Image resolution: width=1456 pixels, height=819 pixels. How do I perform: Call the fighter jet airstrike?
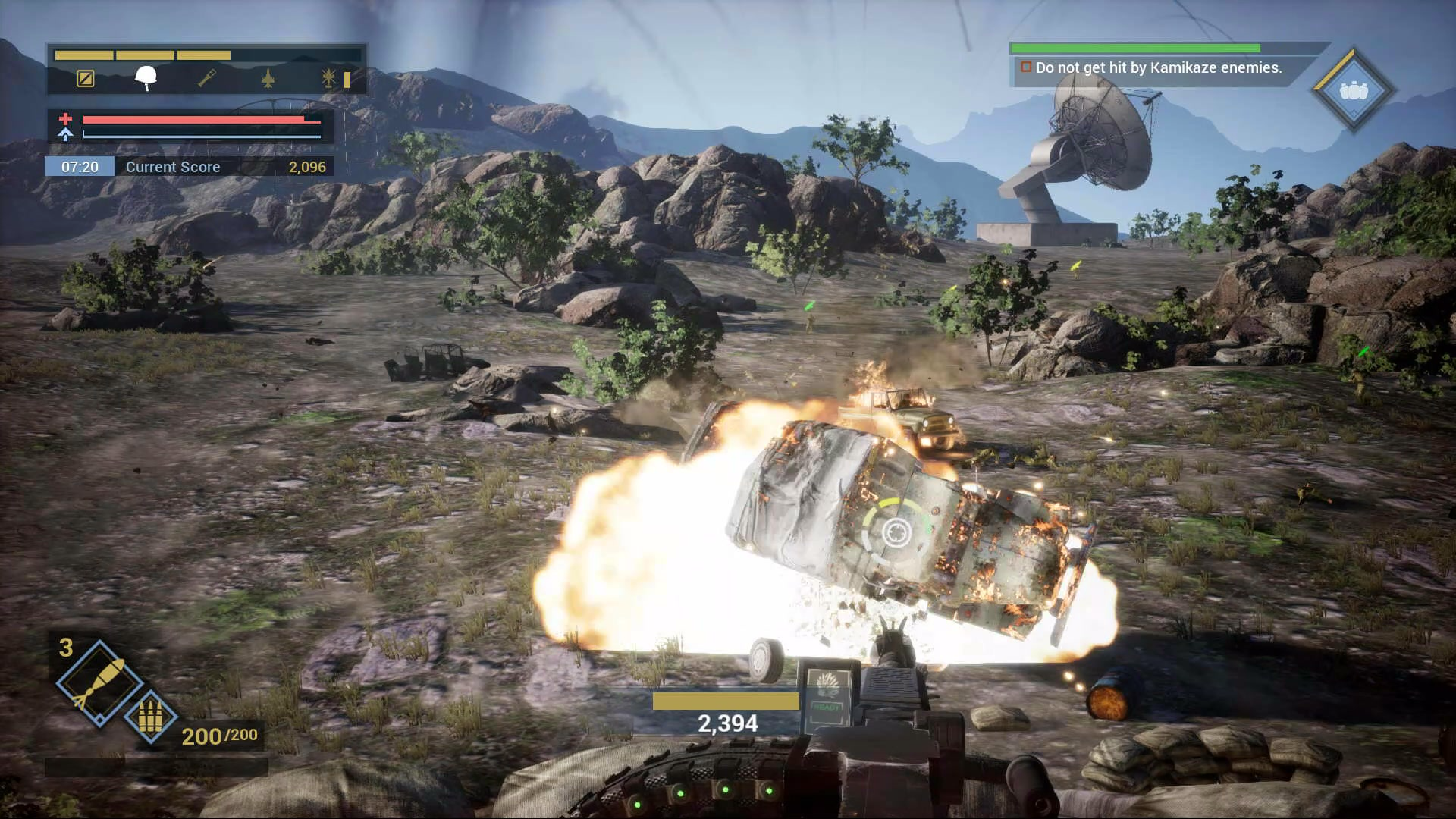coord(268,78)
